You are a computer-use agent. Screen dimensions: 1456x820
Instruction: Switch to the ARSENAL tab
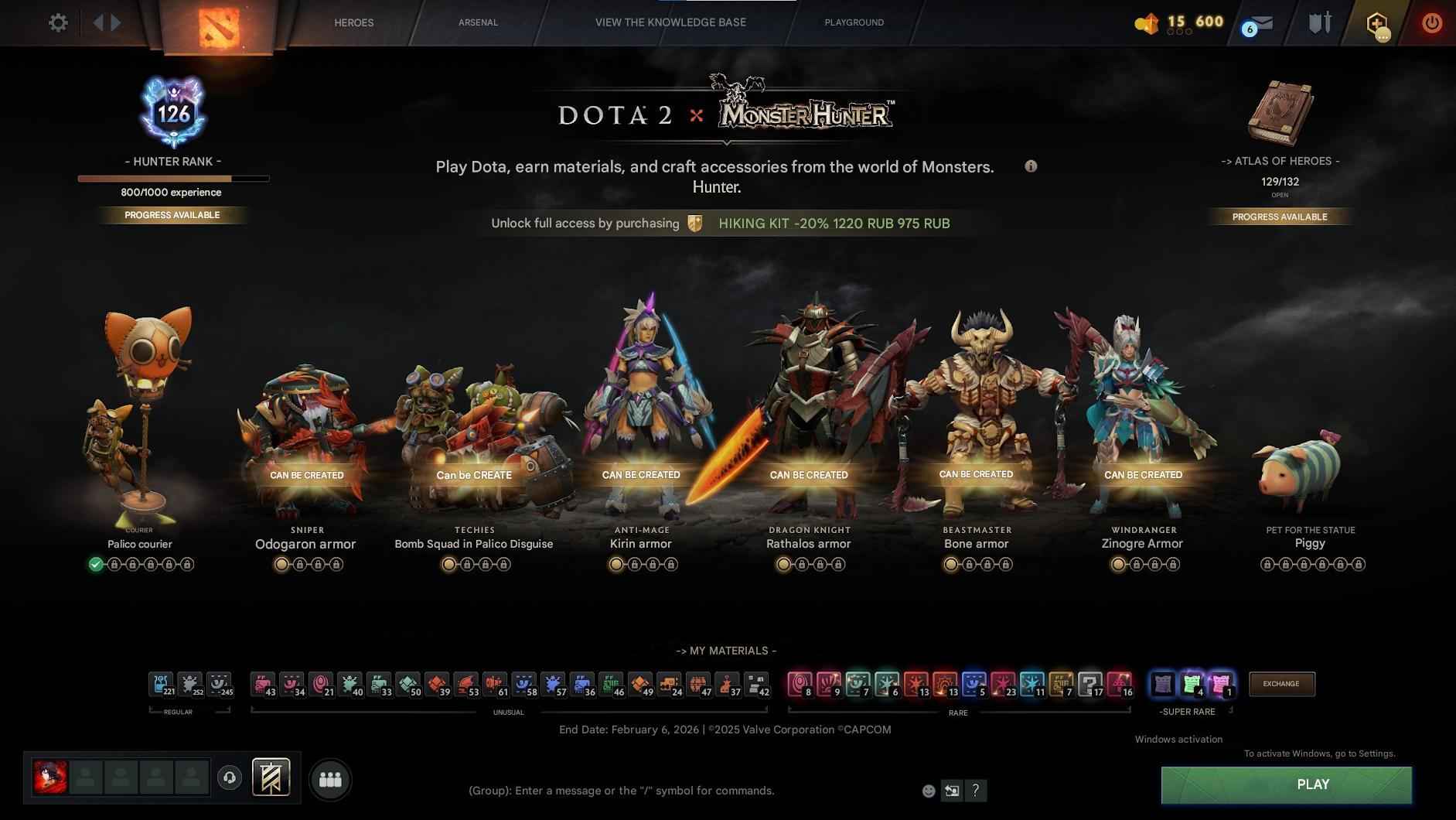tap(478, 22)
